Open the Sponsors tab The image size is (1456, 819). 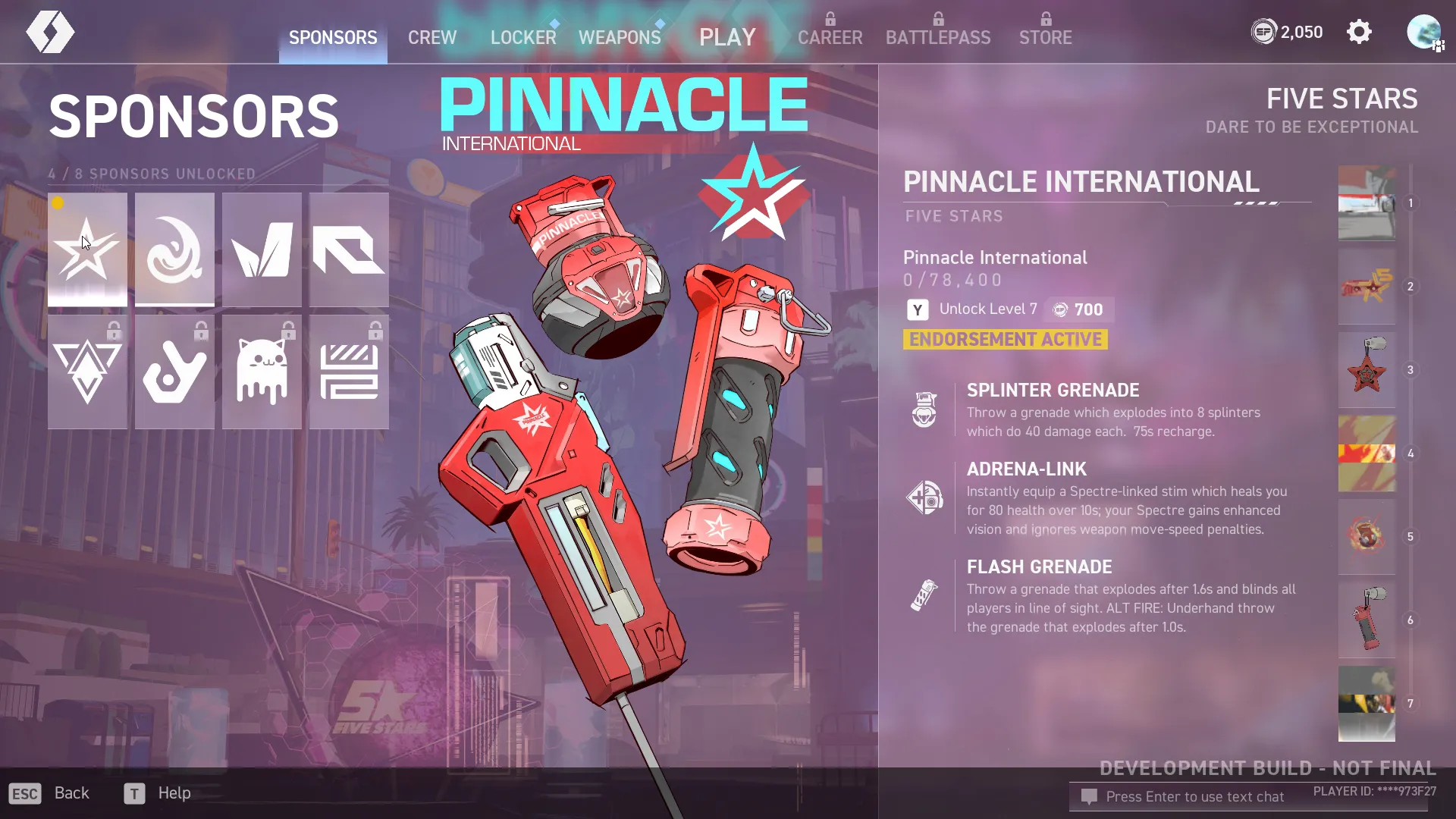tap(333, 37)
